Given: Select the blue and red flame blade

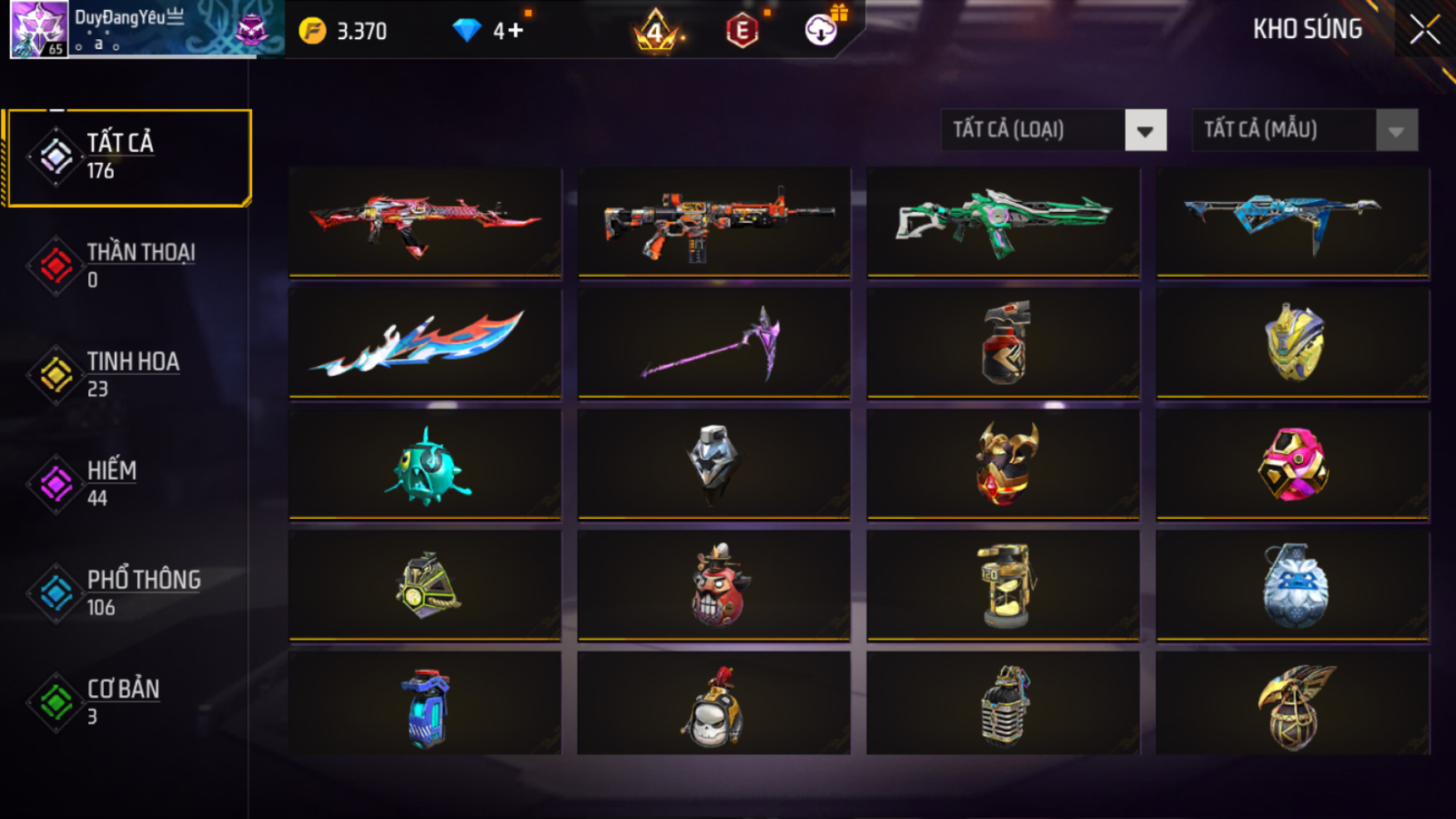Looking at the screenshot, I should pyautogui.click(x=425, y=343).
